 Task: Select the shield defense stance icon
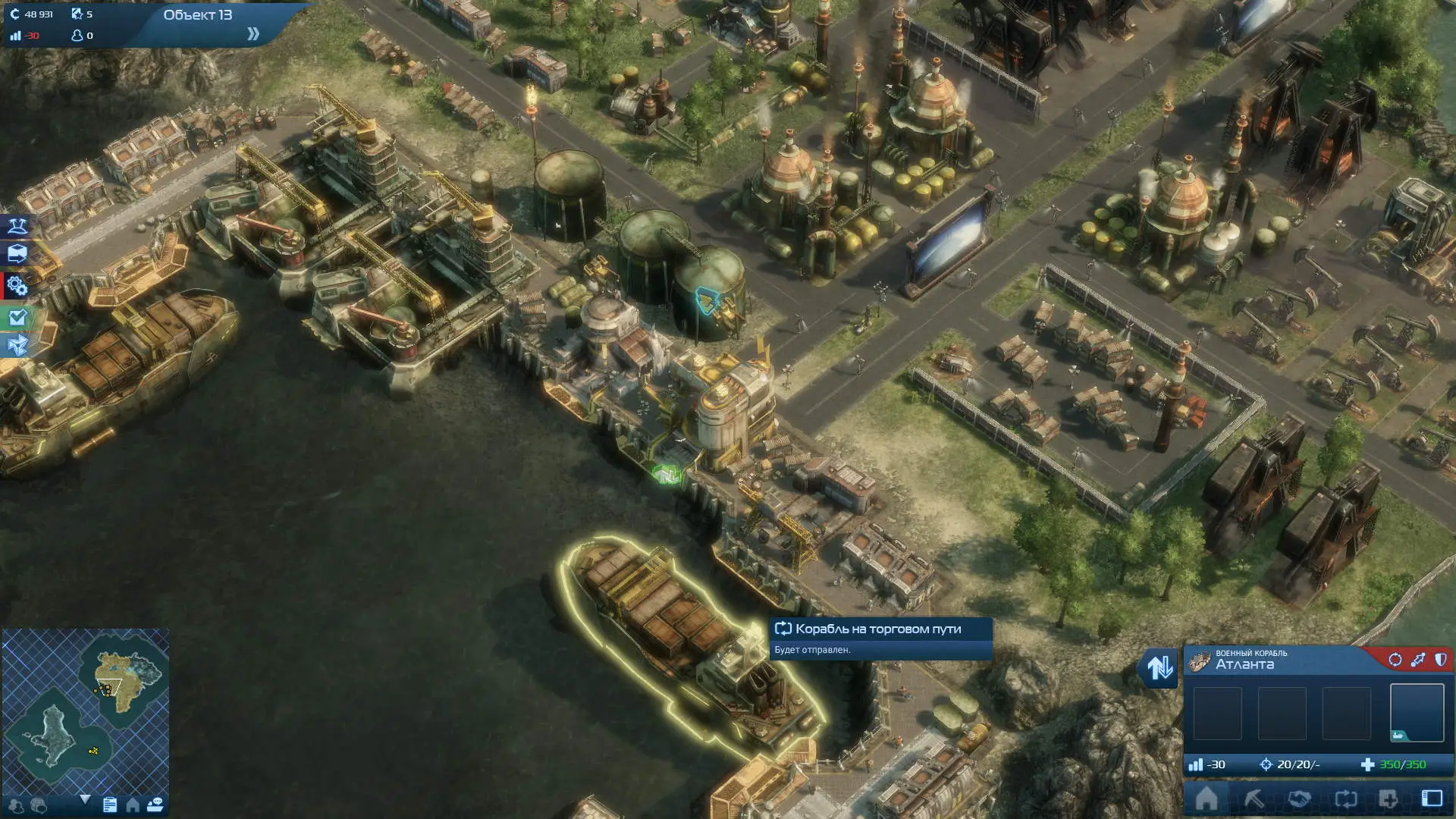[1440, 660]
